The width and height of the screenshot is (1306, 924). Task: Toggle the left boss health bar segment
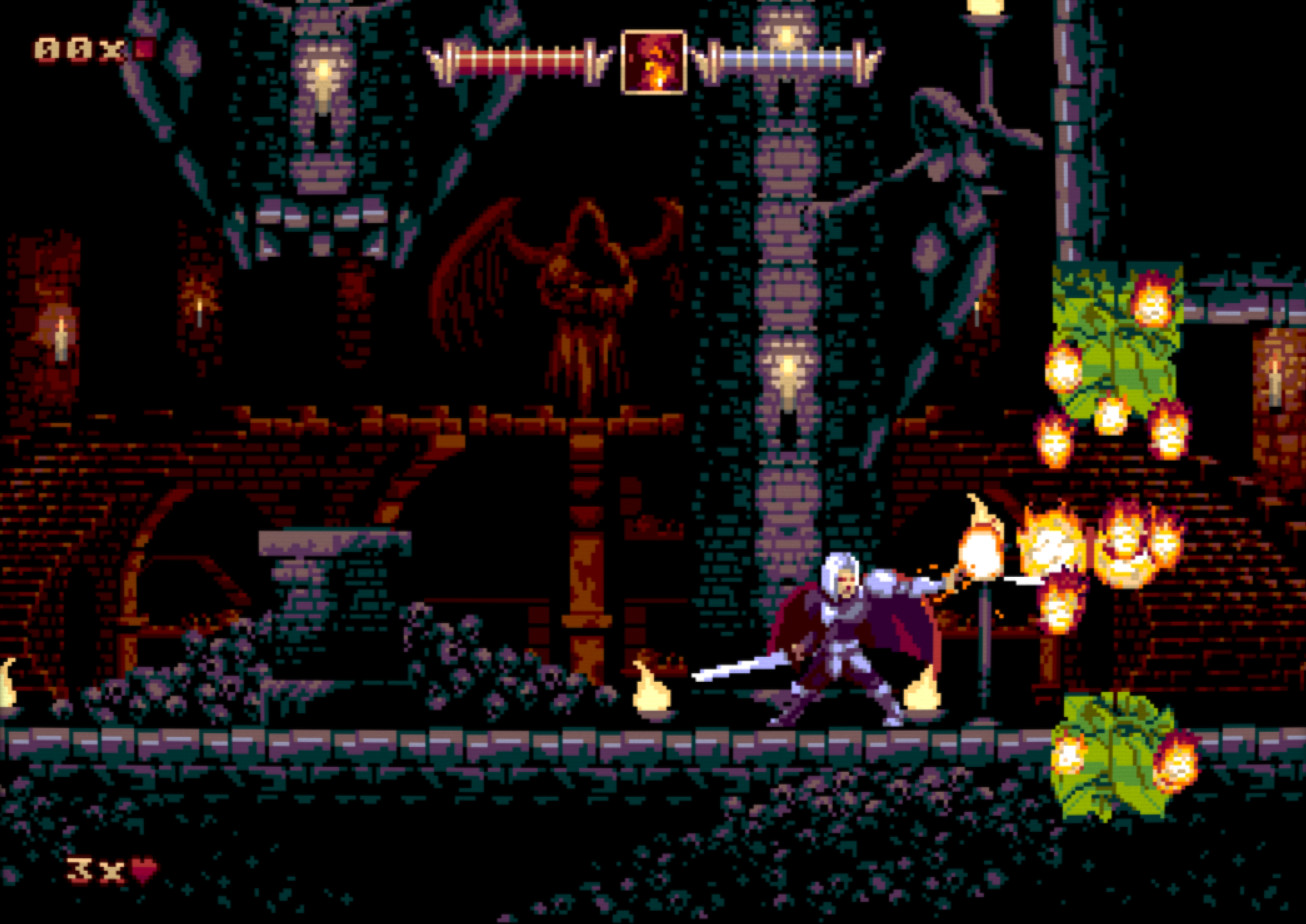point(520,60)
